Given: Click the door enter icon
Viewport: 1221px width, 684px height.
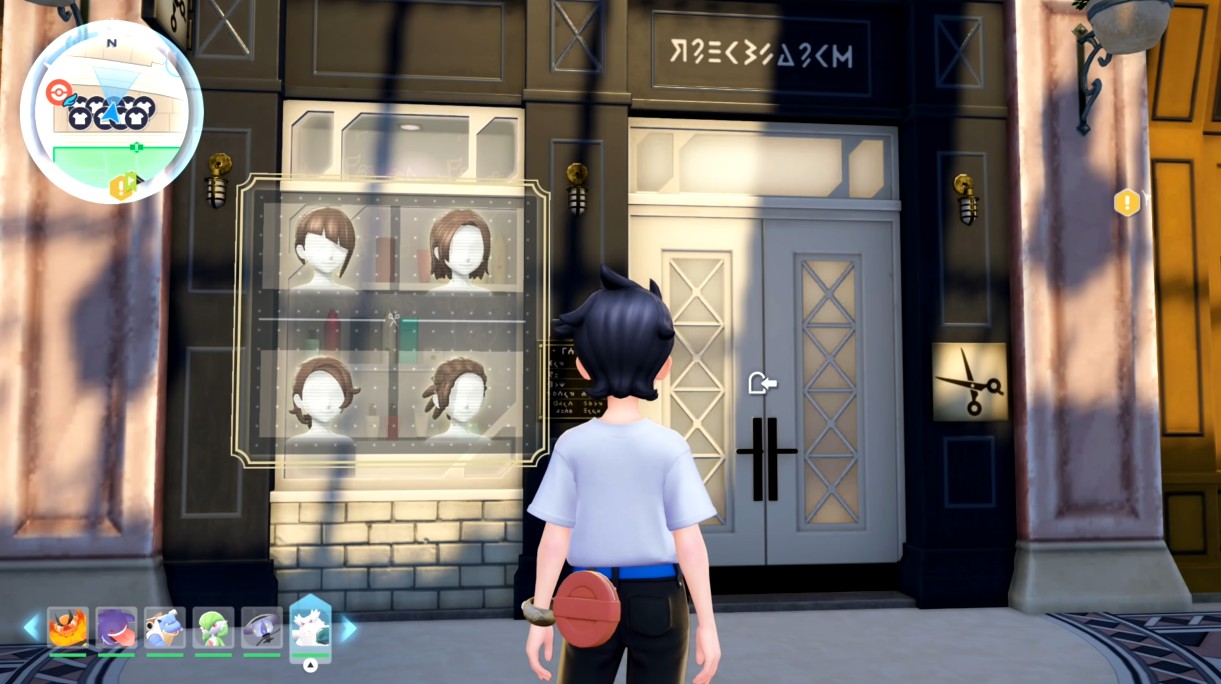Looking at the screenshot, I should pos(762,382).
